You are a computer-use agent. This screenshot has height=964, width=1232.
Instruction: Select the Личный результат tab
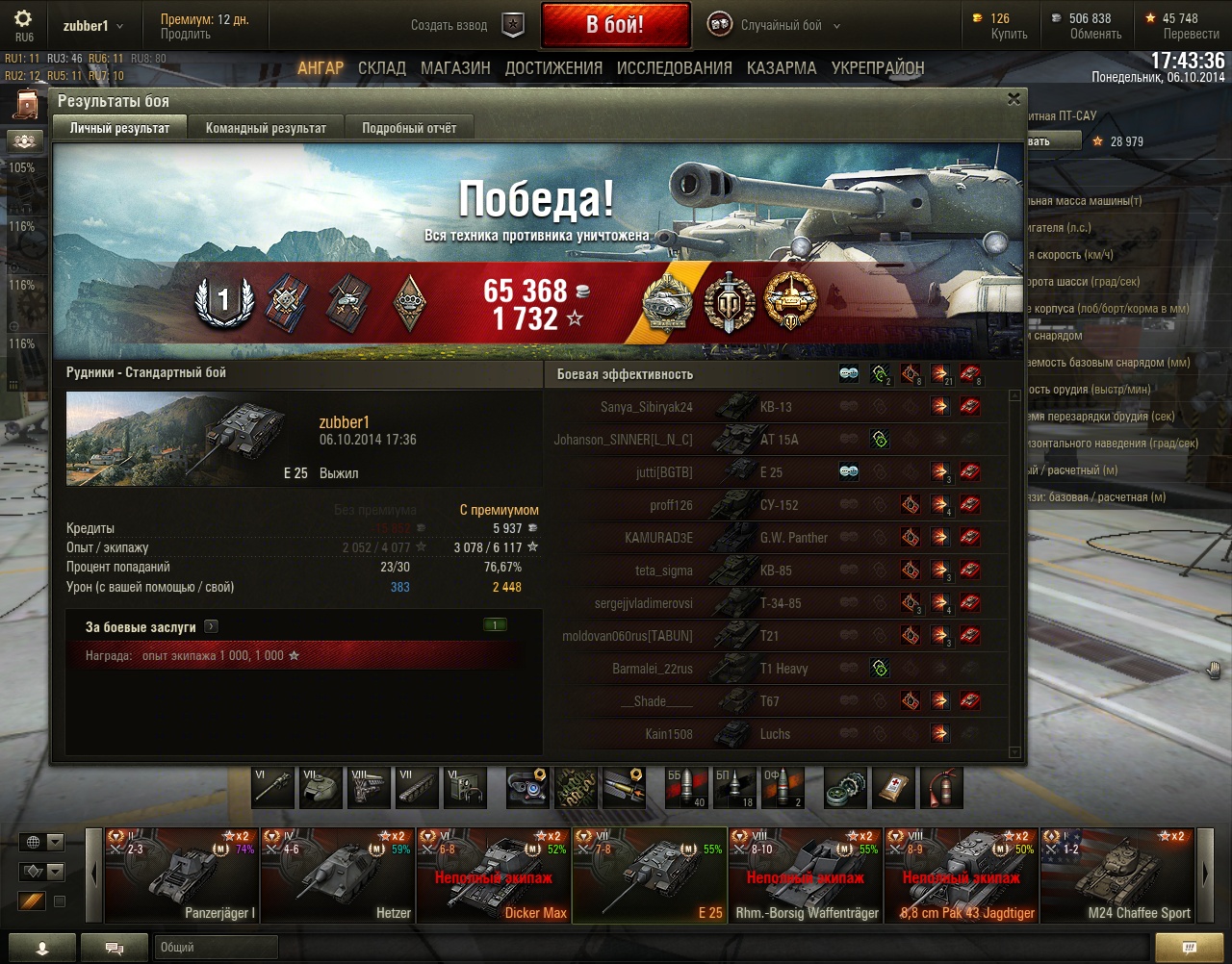coord(119,128)
